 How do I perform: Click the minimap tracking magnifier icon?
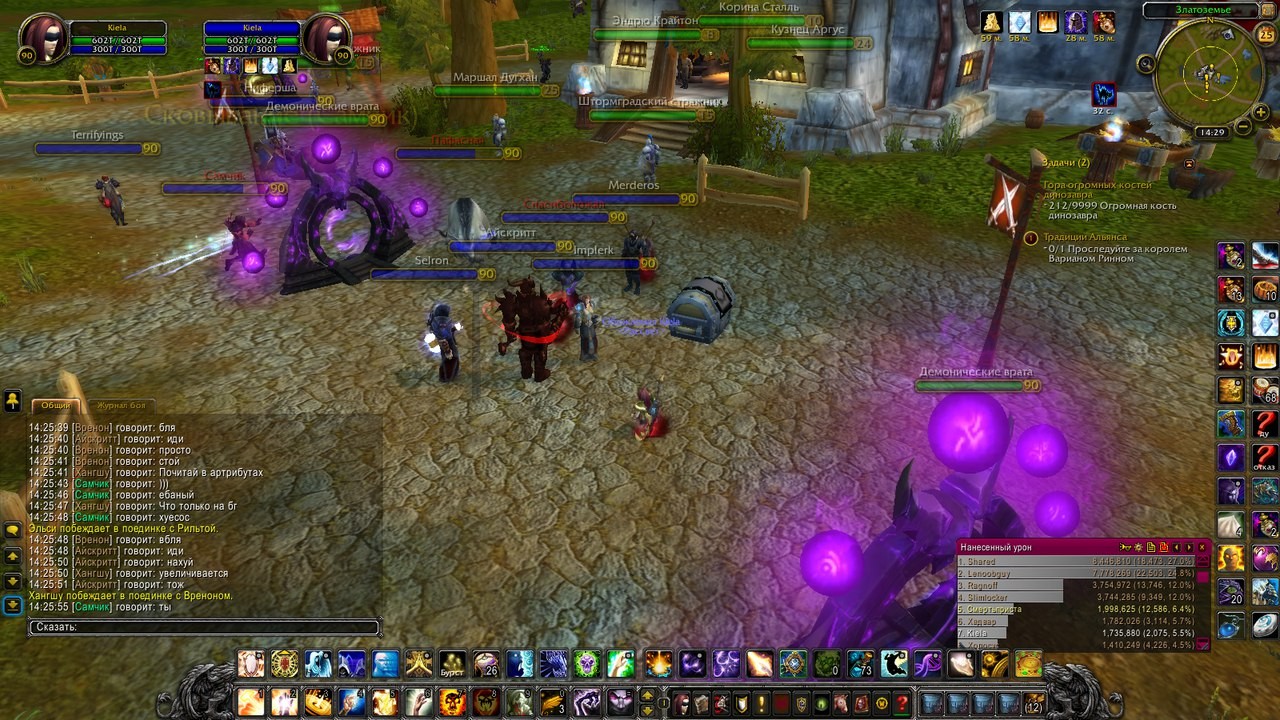[x=1147, y=63]
